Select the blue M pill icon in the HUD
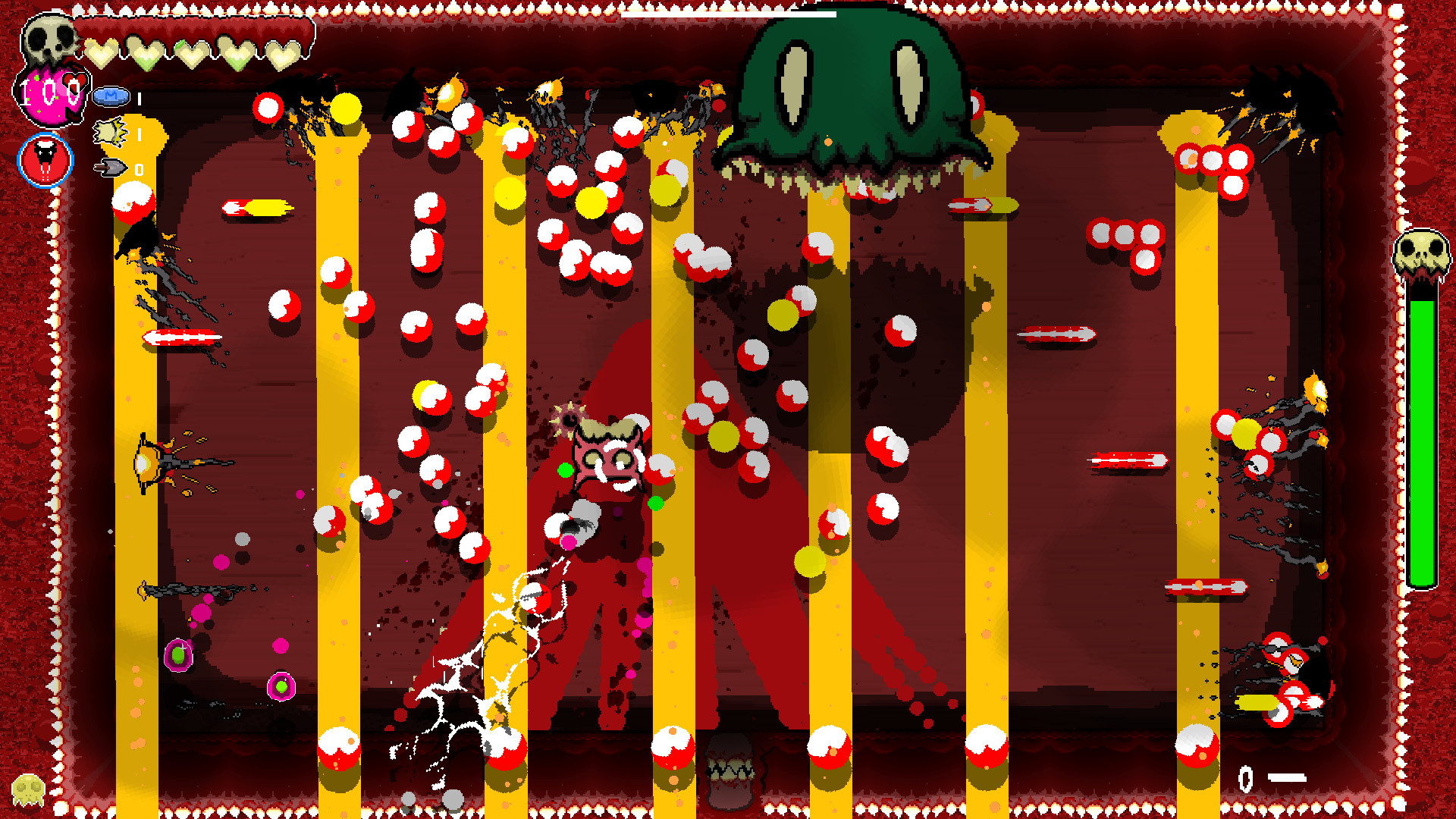Image resolution: width=1456 pixels, height=819 pixels. coord(111,96)
